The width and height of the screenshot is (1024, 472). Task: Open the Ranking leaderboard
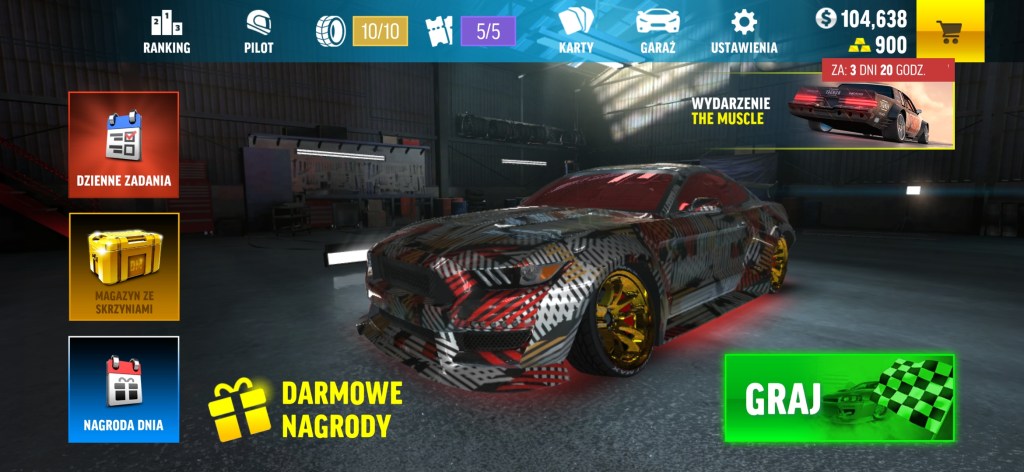tap(166, 32)
